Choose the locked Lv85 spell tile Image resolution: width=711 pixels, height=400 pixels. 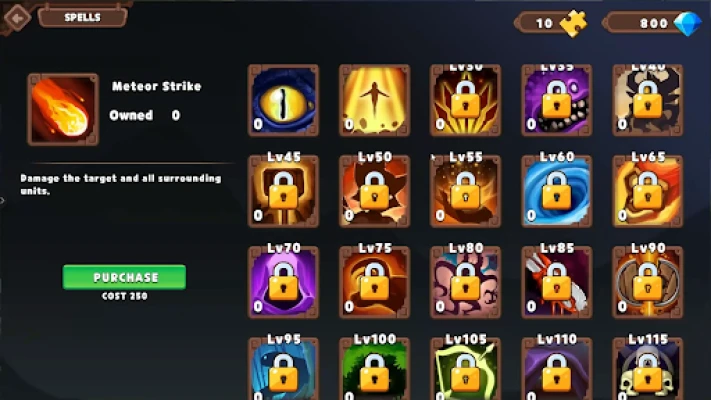pyautogui.click(x=556, y=282)
